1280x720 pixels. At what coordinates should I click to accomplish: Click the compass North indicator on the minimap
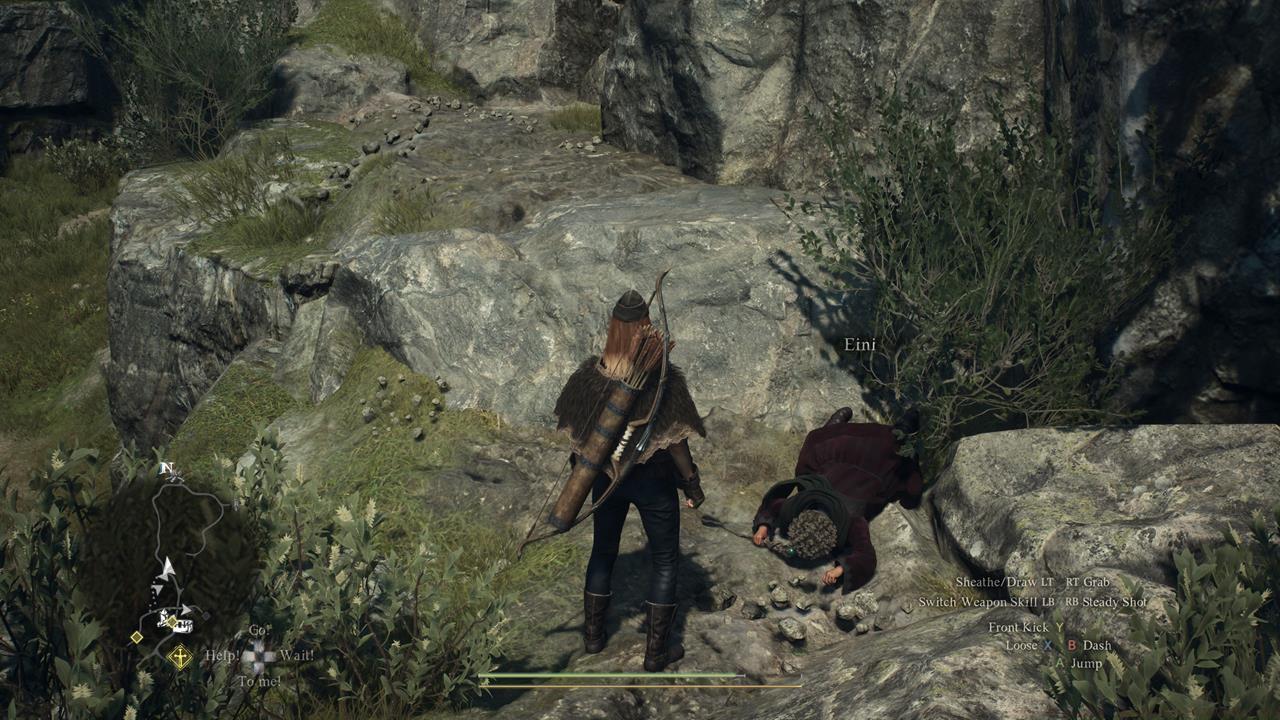pyautogui.click(x=167, y=467)
